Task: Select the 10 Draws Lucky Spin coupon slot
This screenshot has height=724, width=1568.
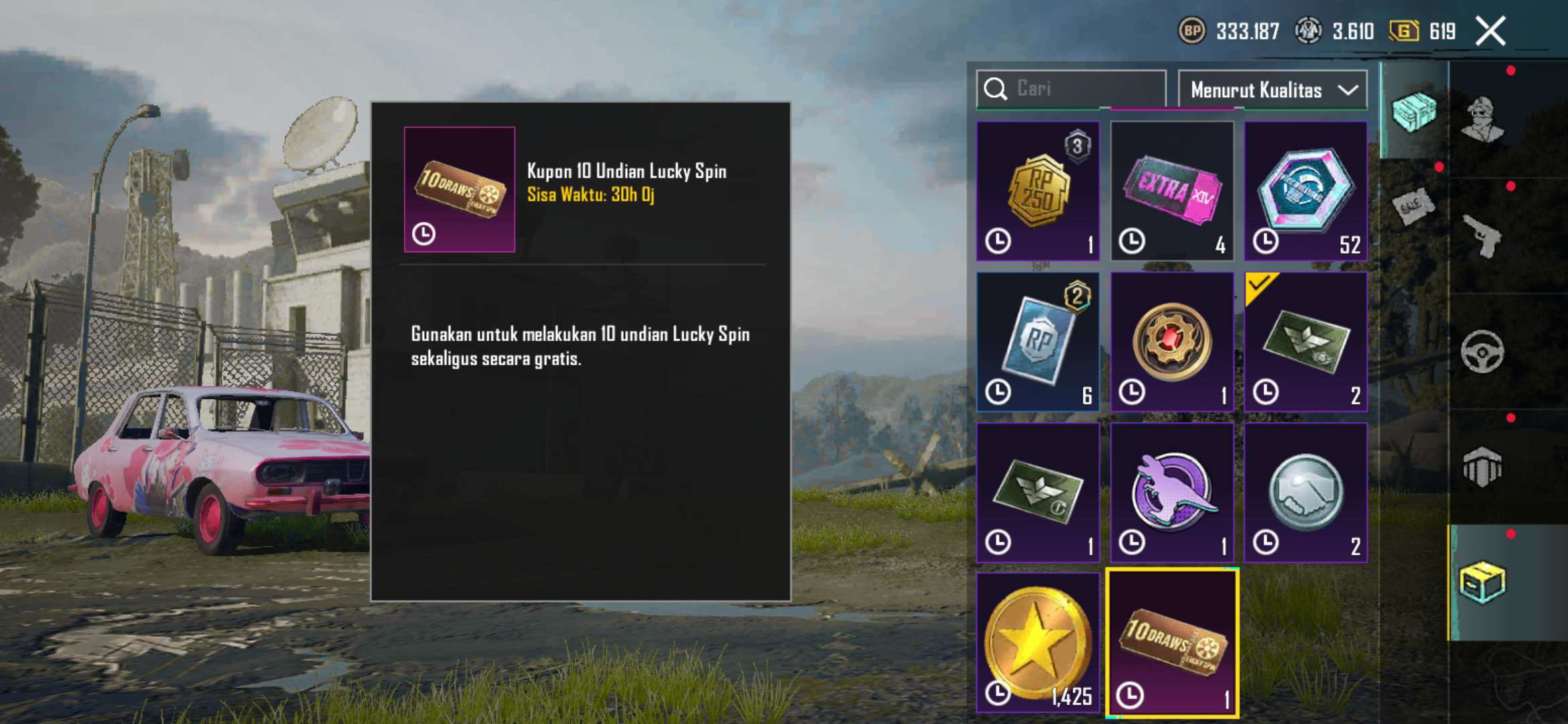Action: coord(1172,644)
